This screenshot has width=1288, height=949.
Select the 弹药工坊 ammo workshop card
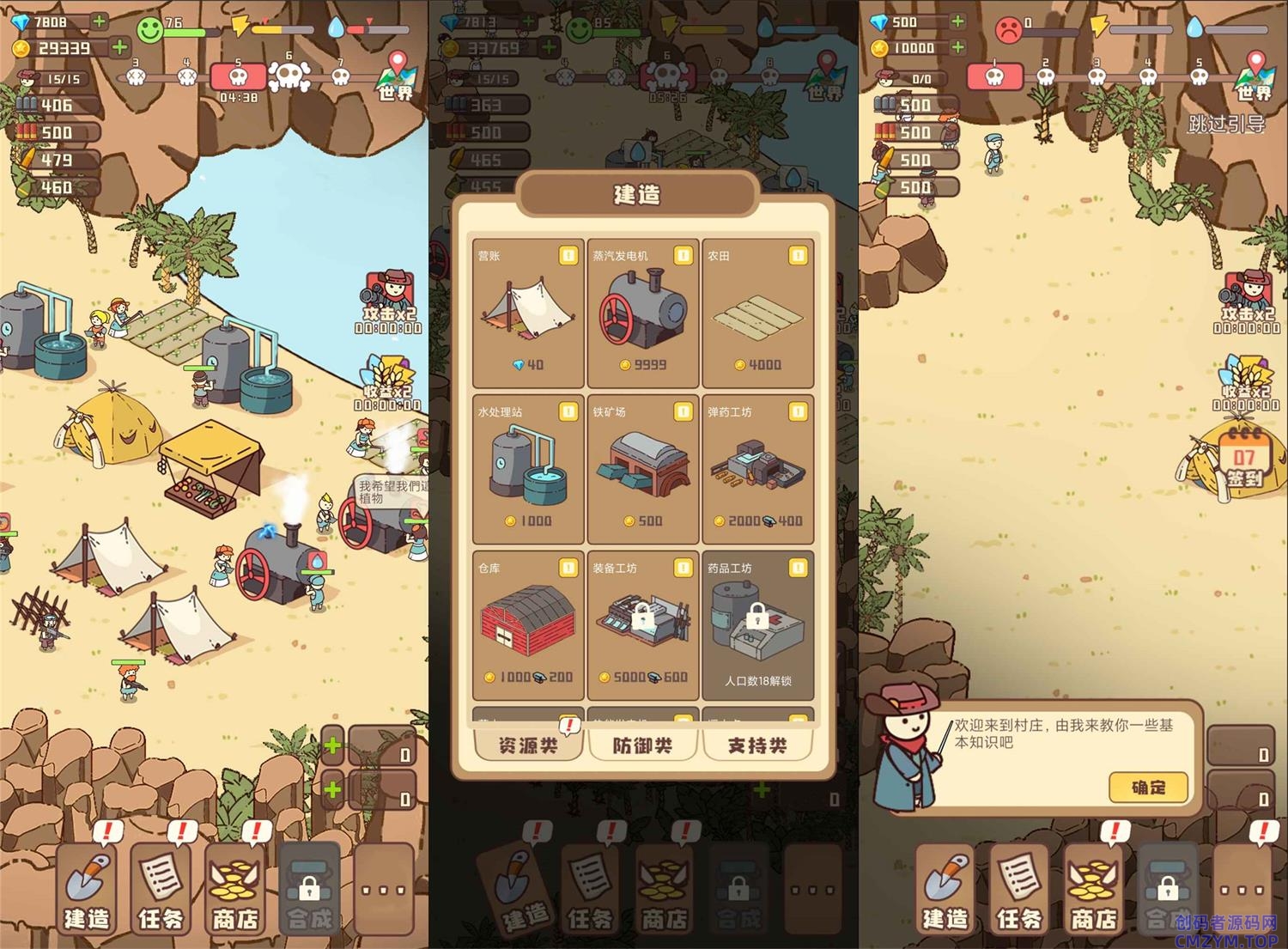(757, 469)
